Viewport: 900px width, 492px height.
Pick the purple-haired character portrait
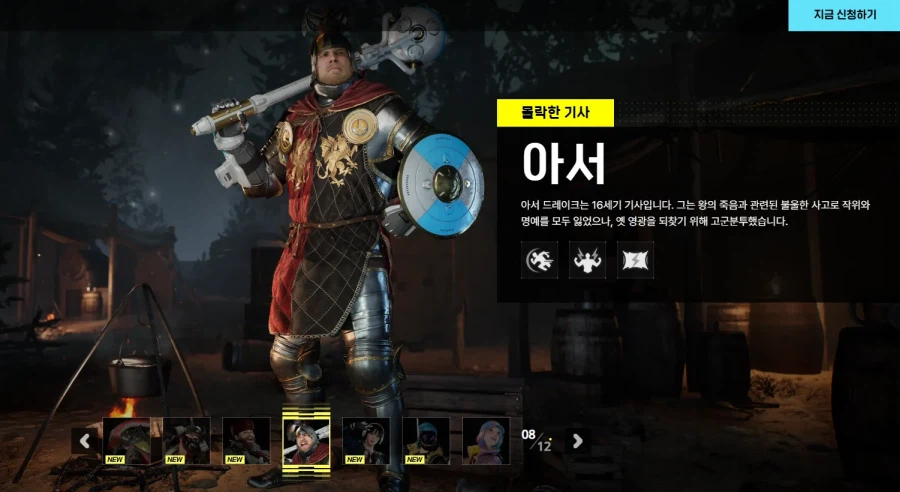click(486, 440)
